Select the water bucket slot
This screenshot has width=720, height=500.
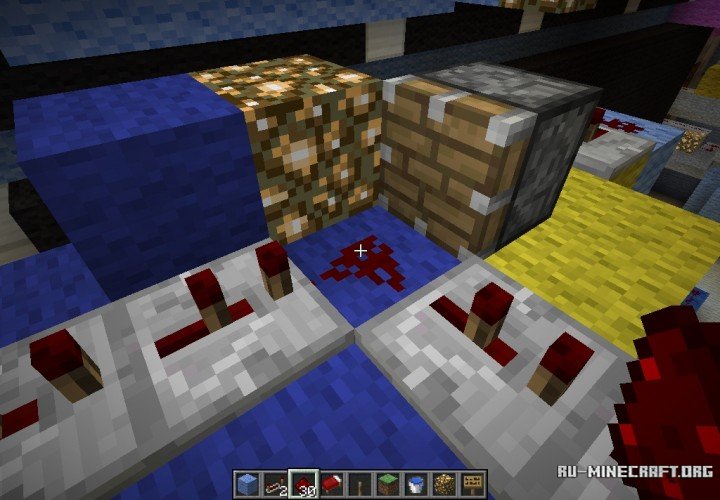[415, 483]
